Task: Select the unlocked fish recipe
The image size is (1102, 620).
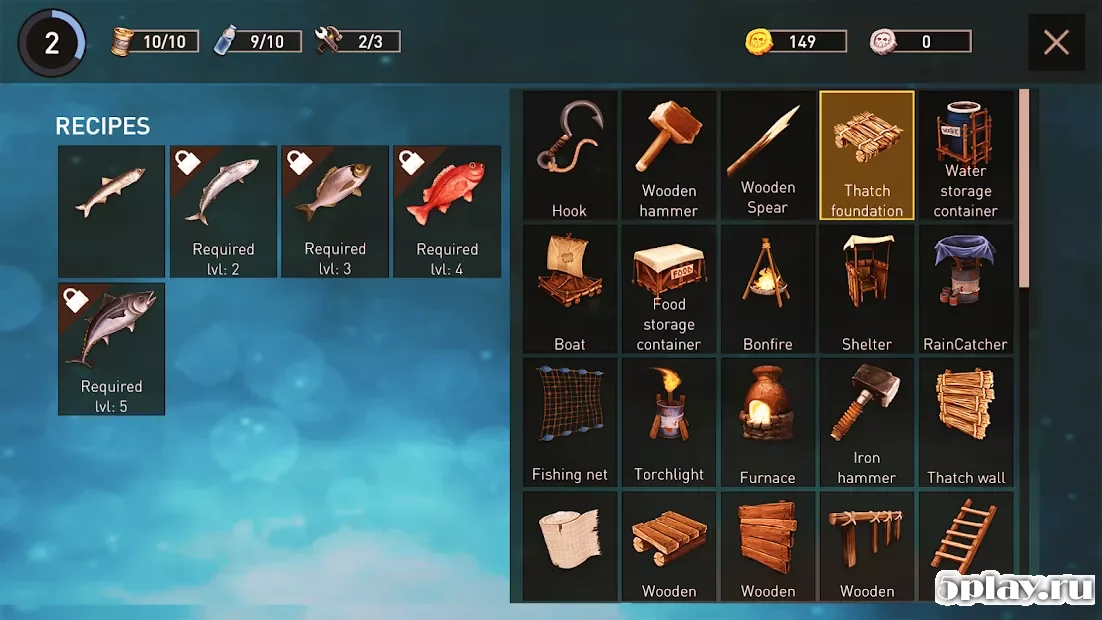Action: click(111, 211)
